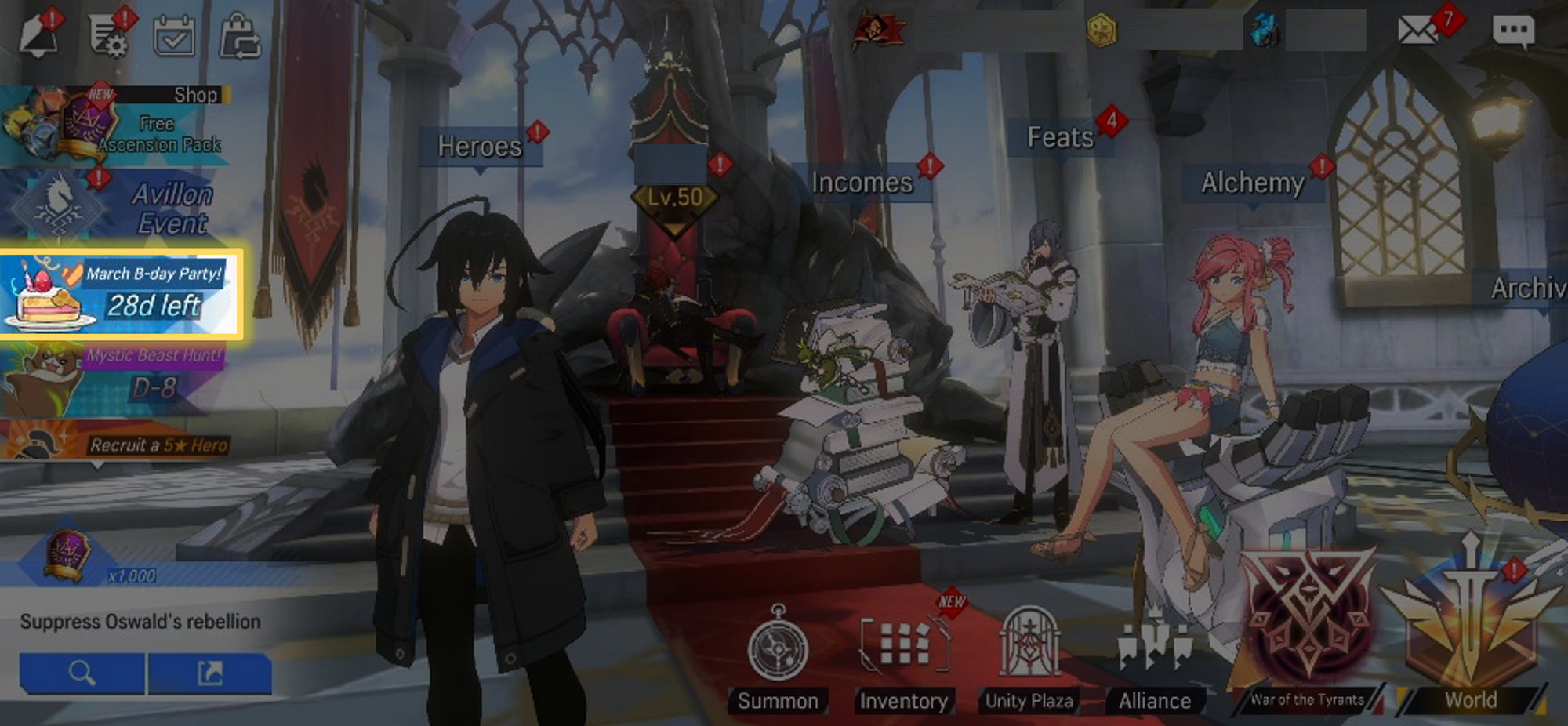Screen dimensions: 1568x726
Task: Open the Inventory
Action: [903, 659]
